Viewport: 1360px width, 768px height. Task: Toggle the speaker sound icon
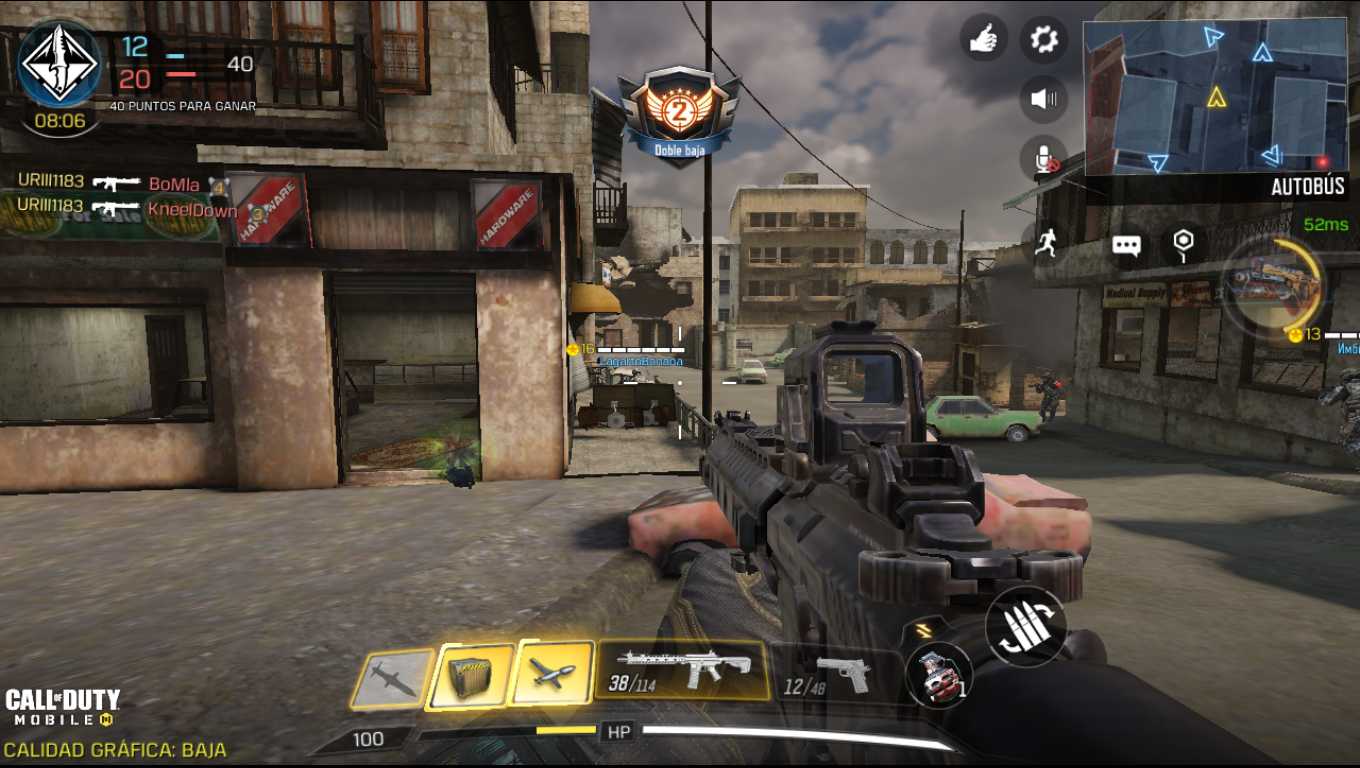coord(1043,99)
